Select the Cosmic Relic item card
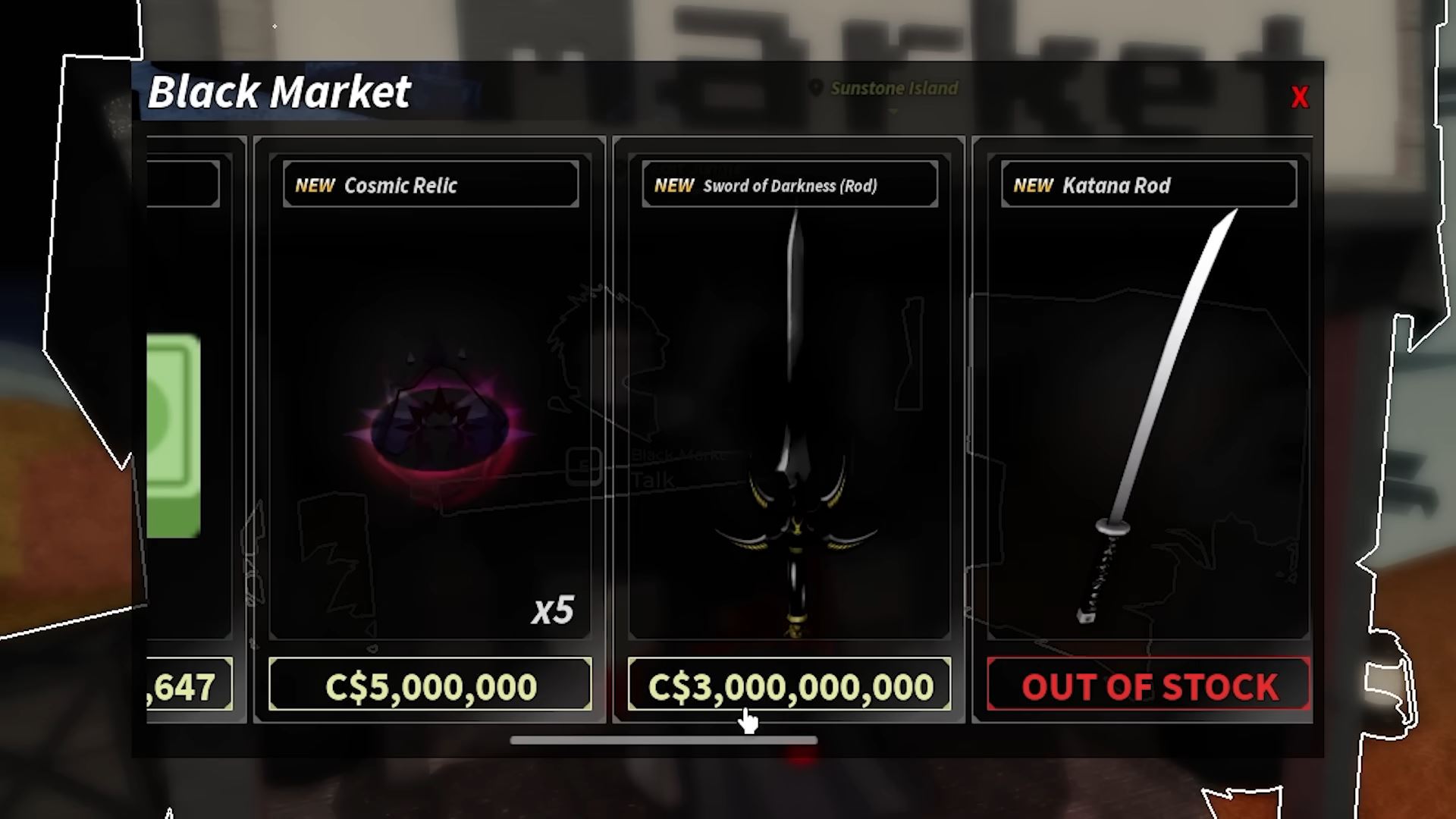 [x=430, y=425]
